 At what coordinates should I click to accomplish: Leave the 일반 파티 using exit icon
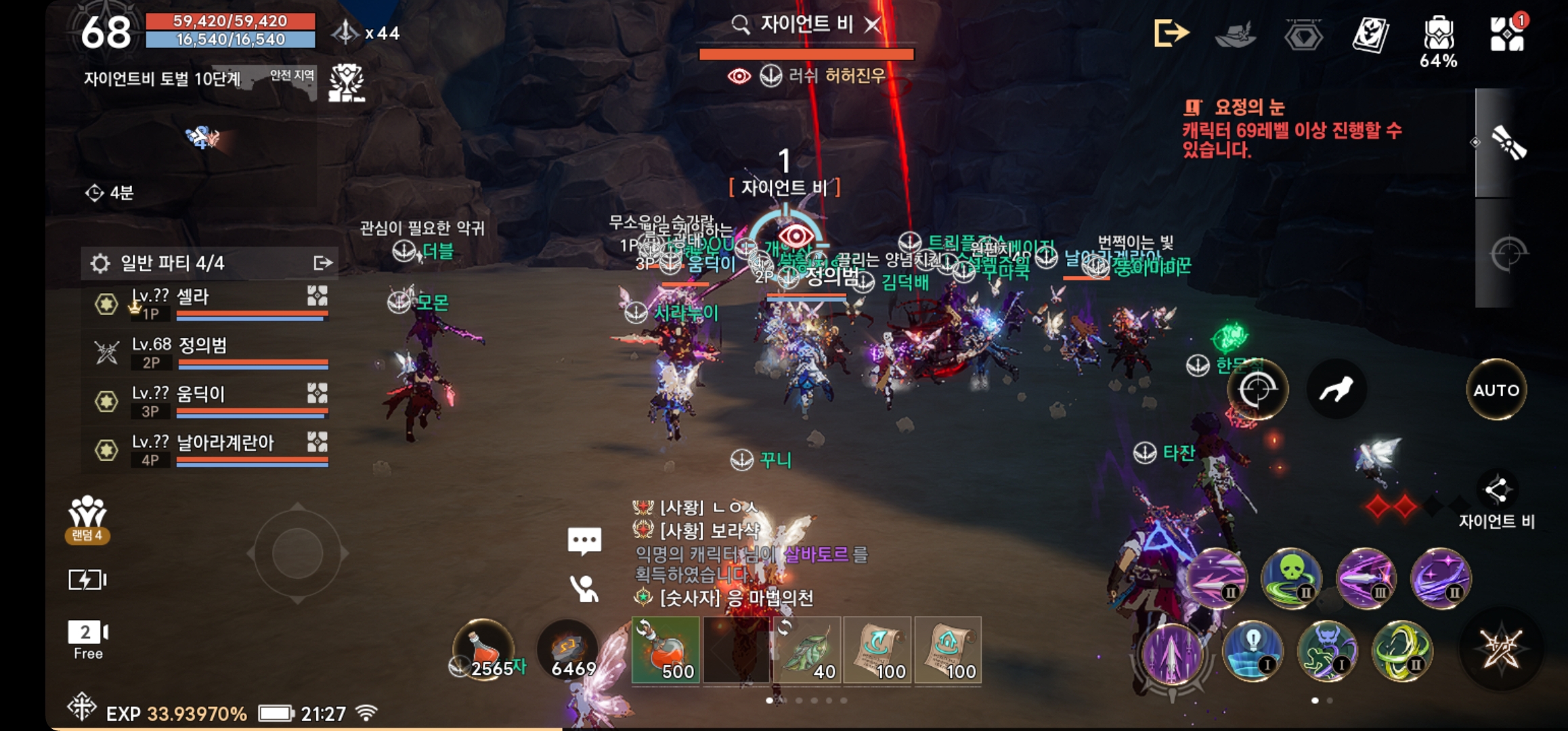point(323,263)
